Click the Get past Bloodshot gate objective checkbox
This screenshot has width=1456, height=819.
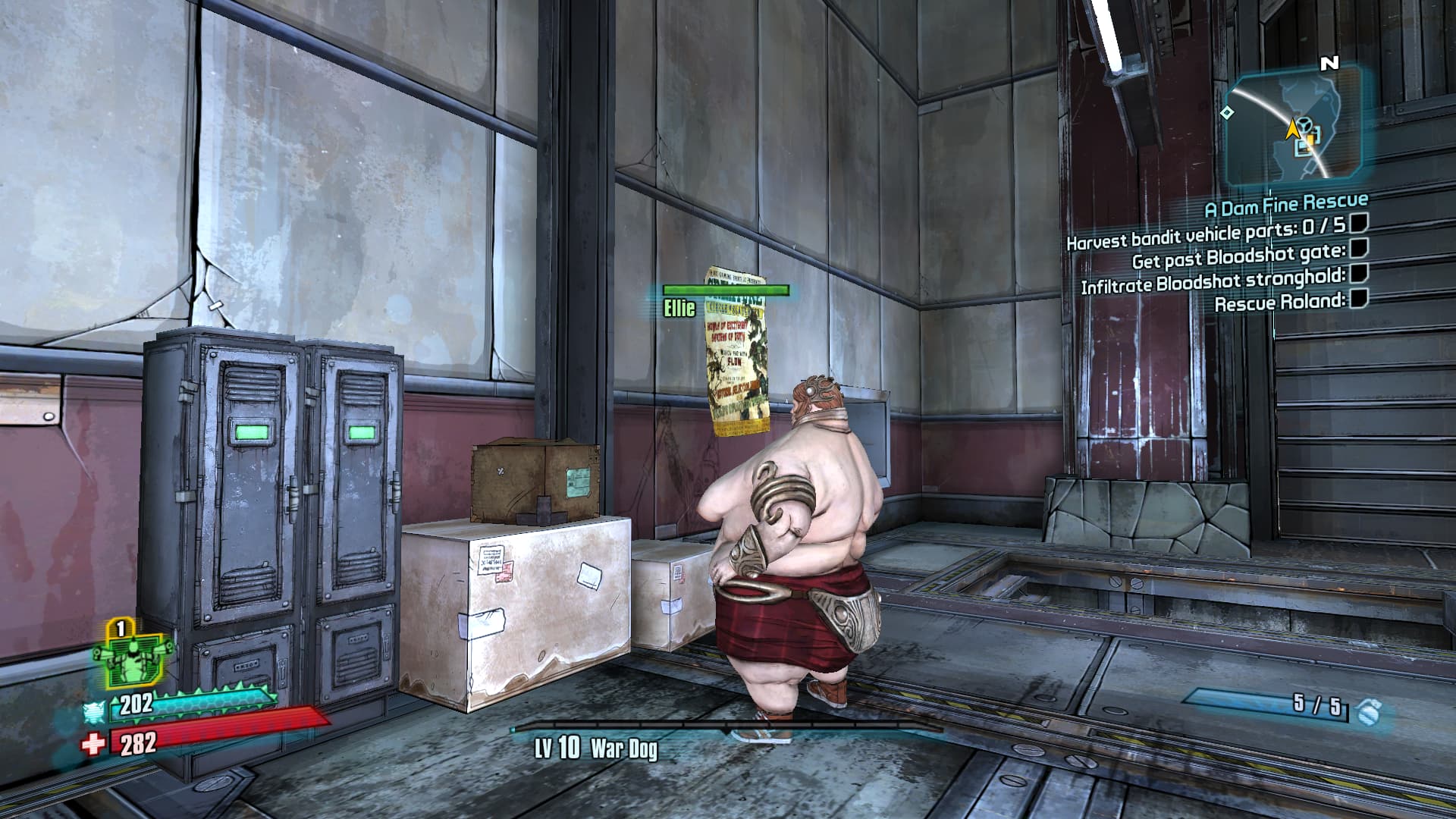coord(1360,248)
